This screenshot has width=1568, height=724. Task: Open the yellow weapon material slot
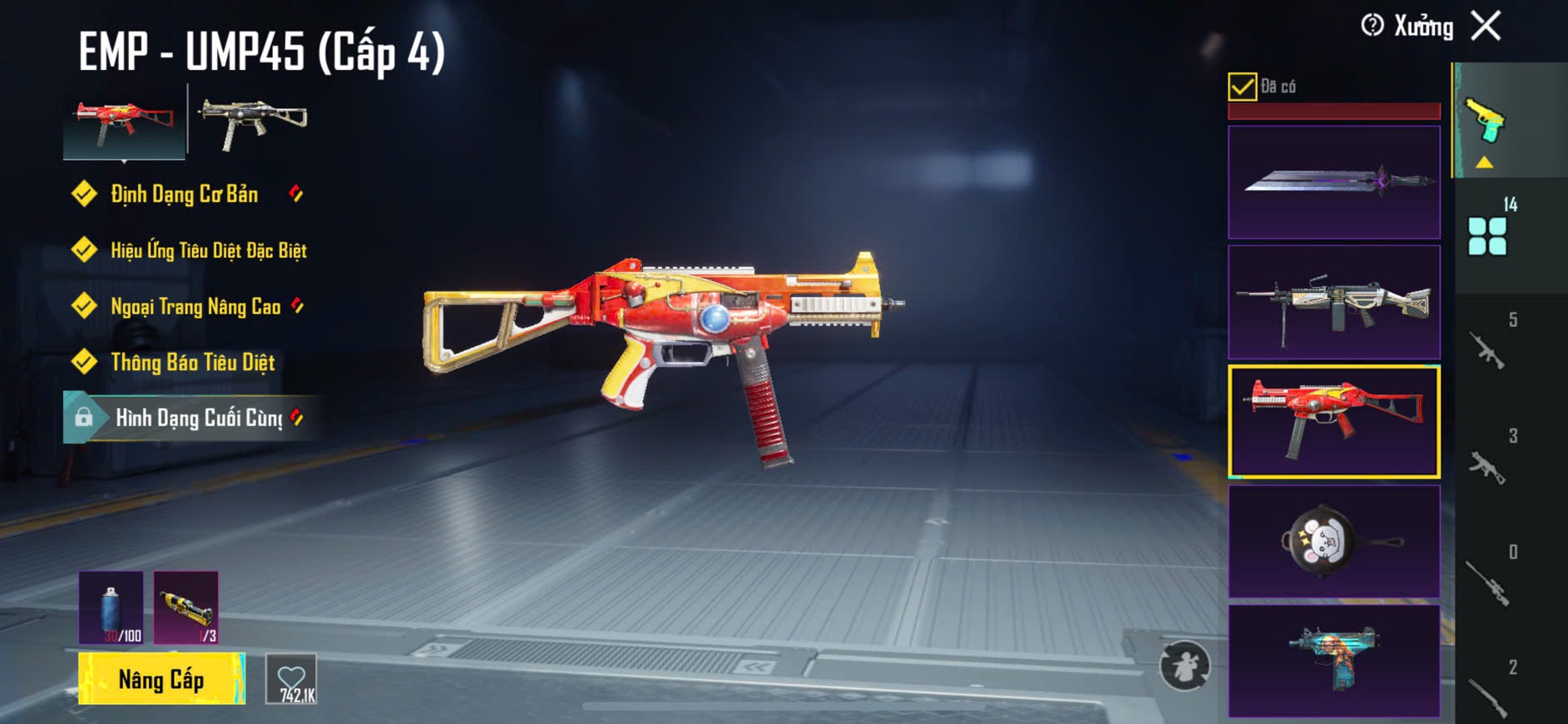pos(186,607)
